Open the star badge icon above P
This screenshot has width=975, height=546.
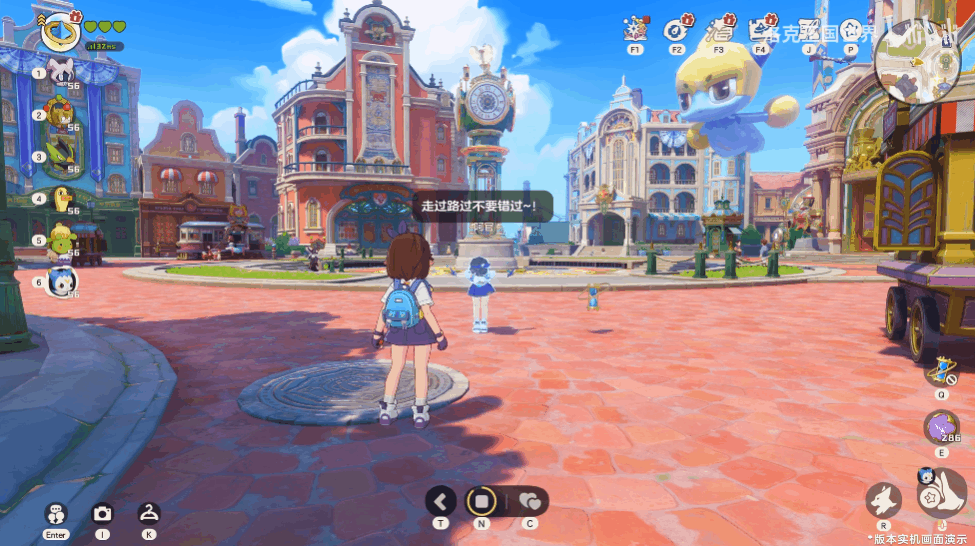tap(851, 29)
